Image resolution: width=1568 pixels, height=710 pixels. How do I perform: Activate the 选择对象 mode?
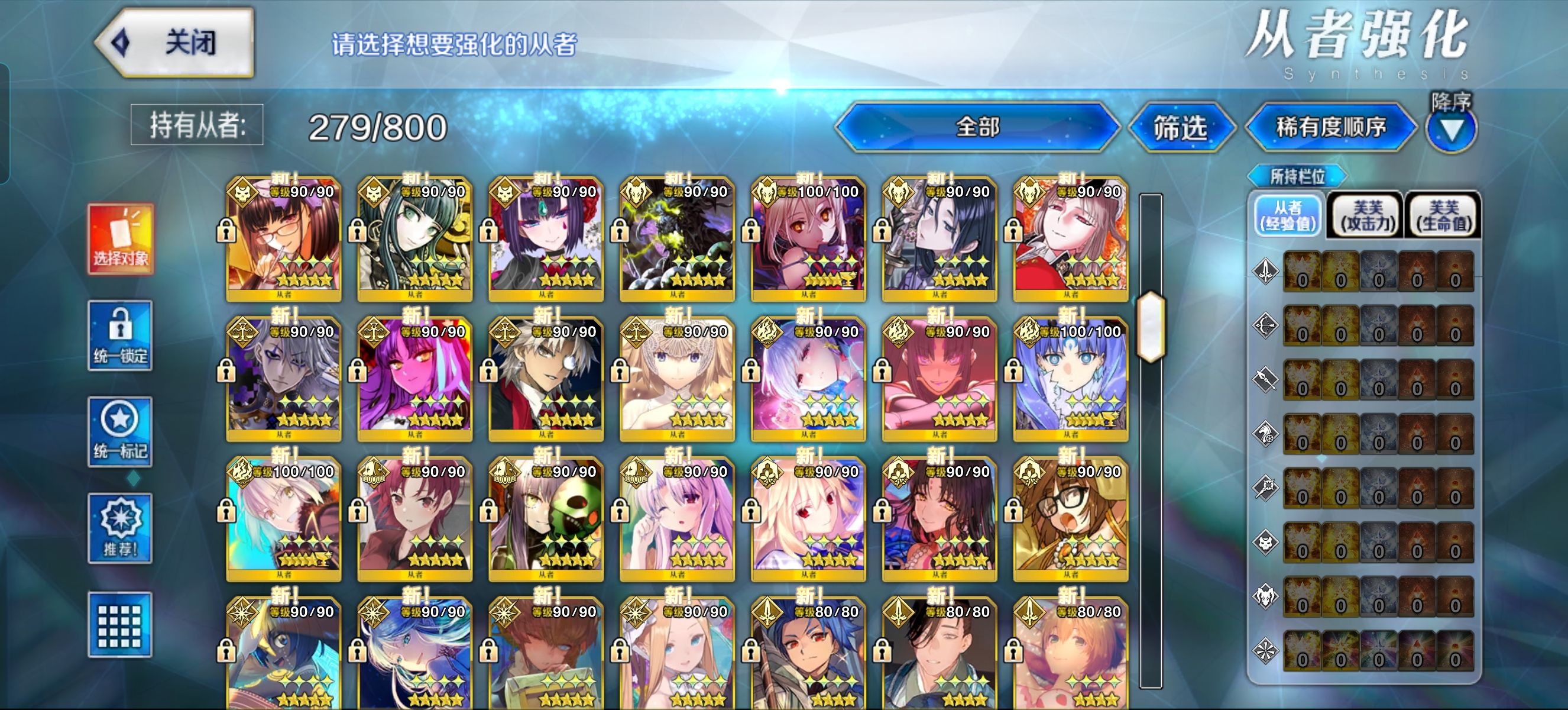pyautogui.click(x=121, y=238)
